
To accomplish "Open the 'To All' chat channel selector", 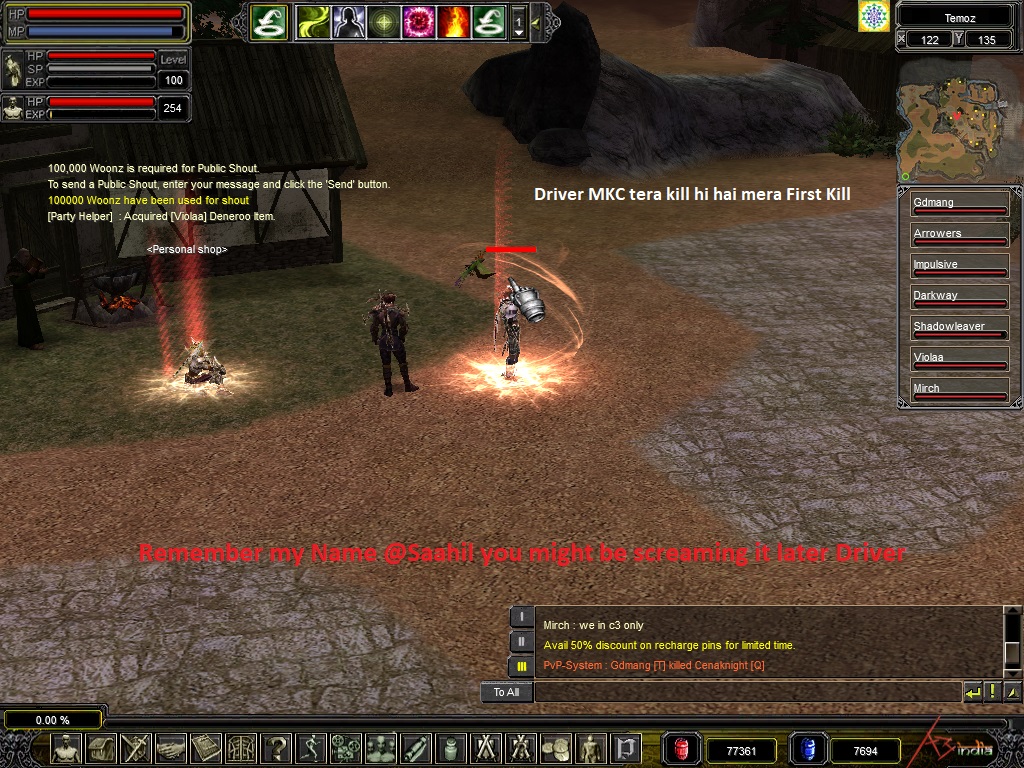I will [506, 692].
